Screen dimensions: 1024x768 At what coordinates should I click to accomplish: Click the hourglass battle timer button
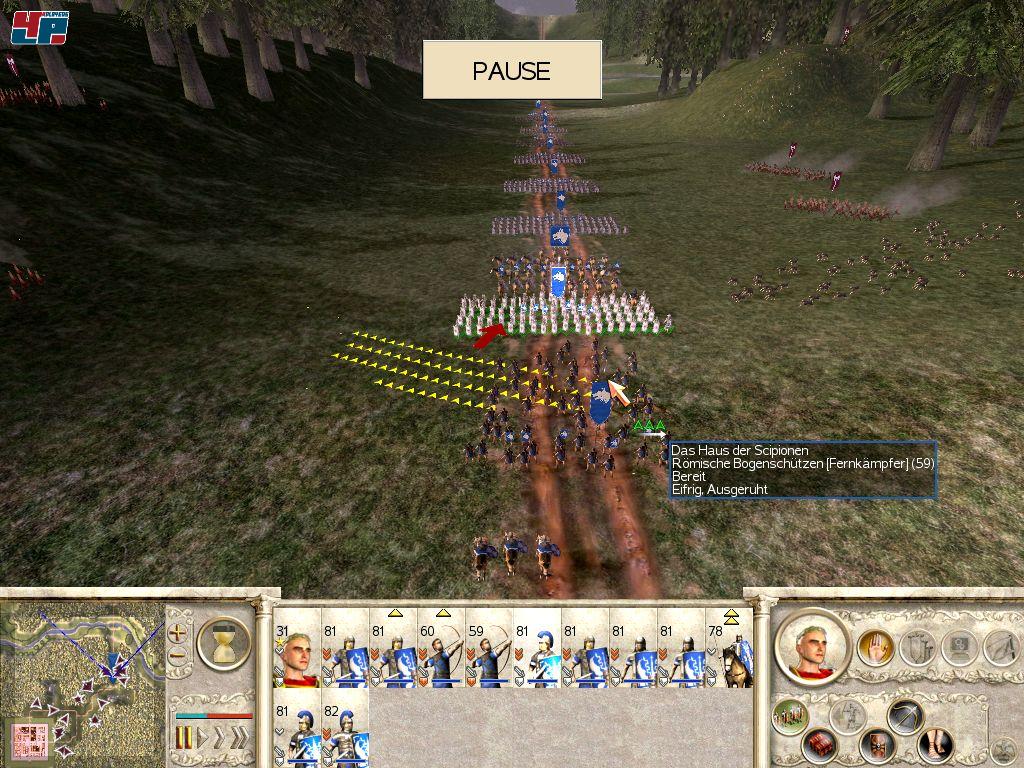(x=224, y=642)
